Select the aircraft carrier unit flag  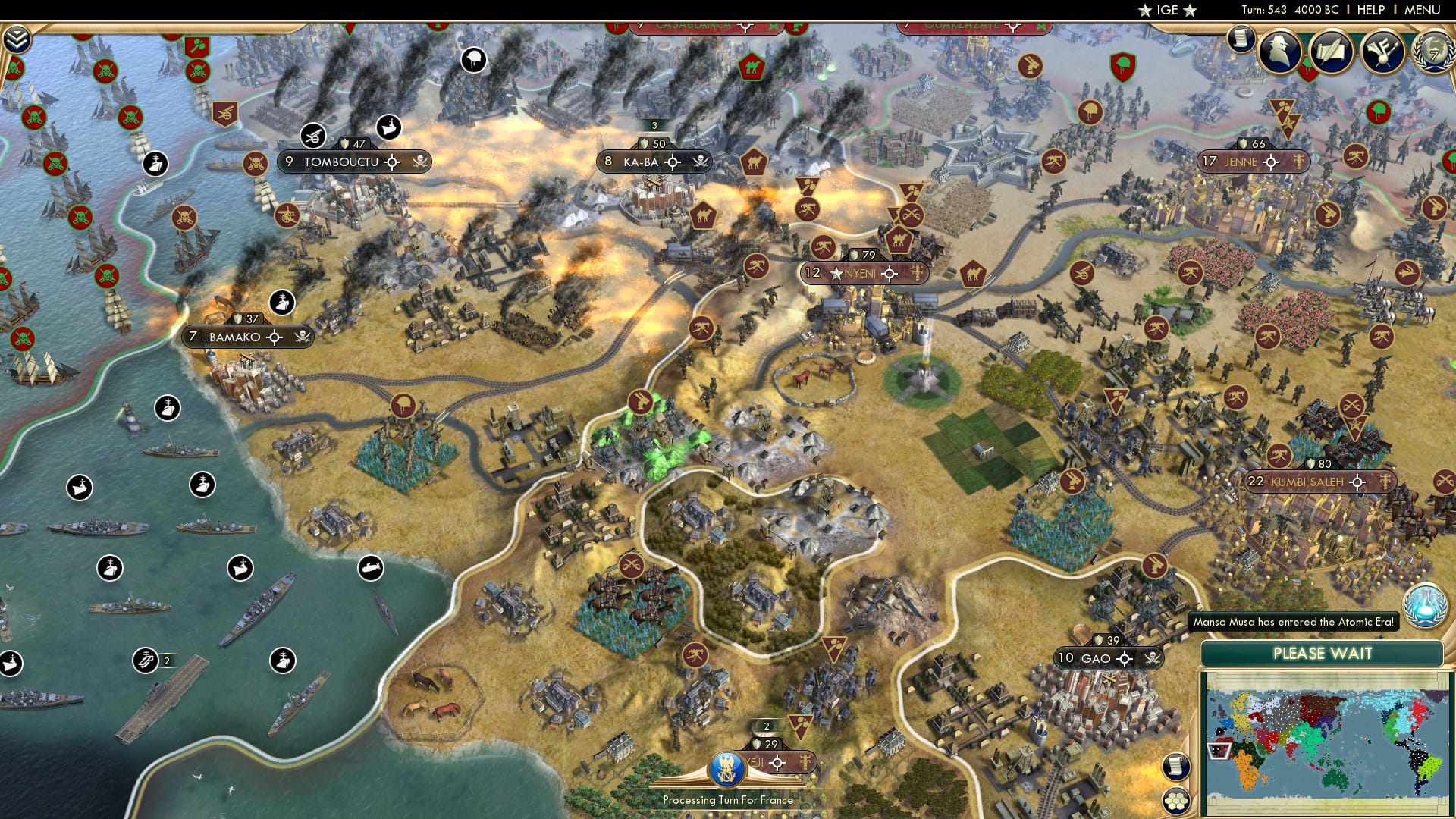[x=146, y=660]
